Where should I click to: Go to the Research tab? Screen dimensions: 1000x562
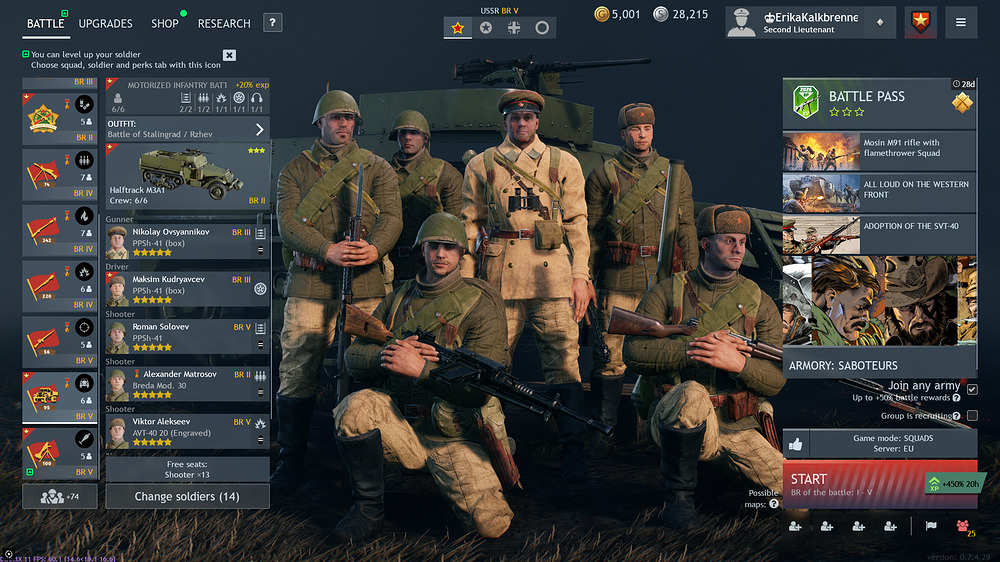(x=224, y=23)
